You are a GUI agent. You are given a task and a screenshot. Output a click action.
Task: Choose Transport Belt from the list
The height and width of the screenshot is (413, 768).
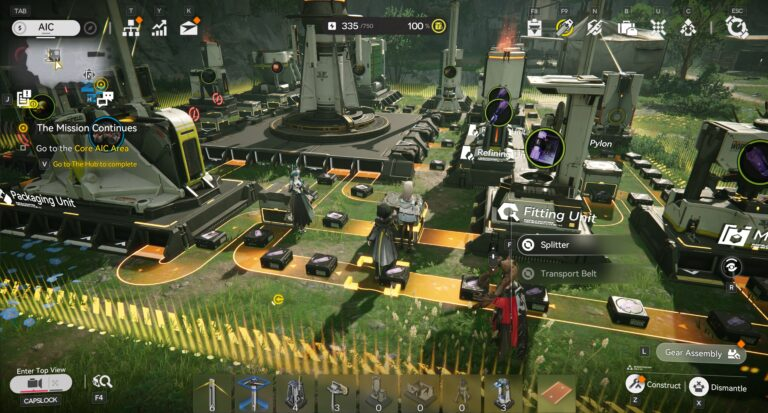(567, 273)
